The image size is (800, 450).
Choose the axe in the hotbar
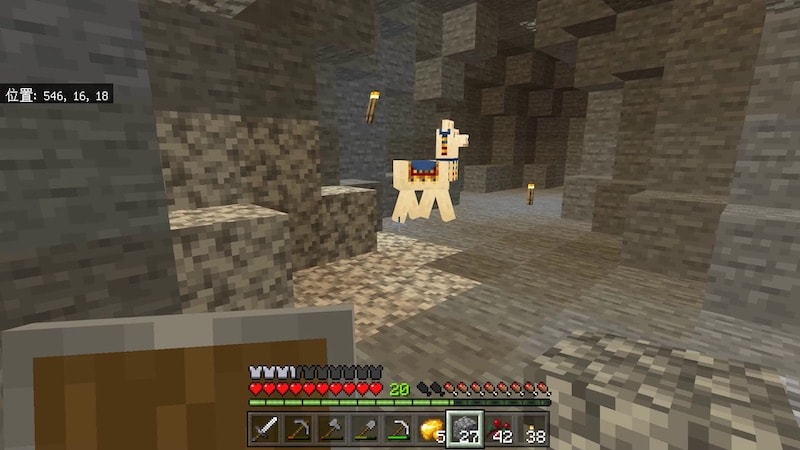331,429
